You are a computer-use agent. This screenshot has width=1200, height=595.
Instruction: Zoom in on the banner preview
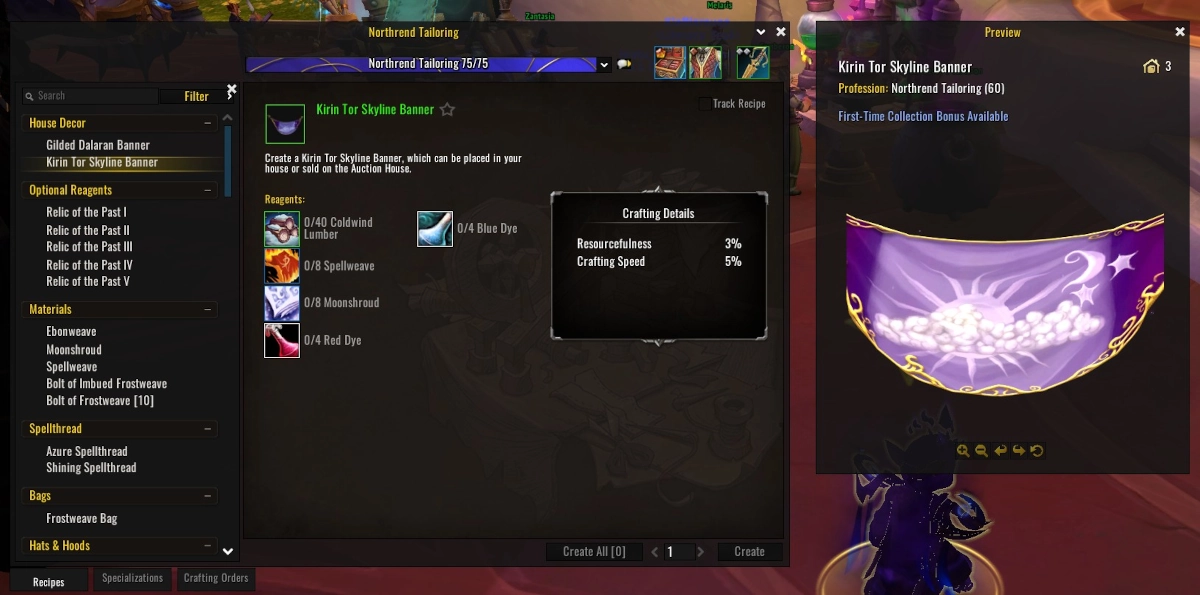coord(963,451)
